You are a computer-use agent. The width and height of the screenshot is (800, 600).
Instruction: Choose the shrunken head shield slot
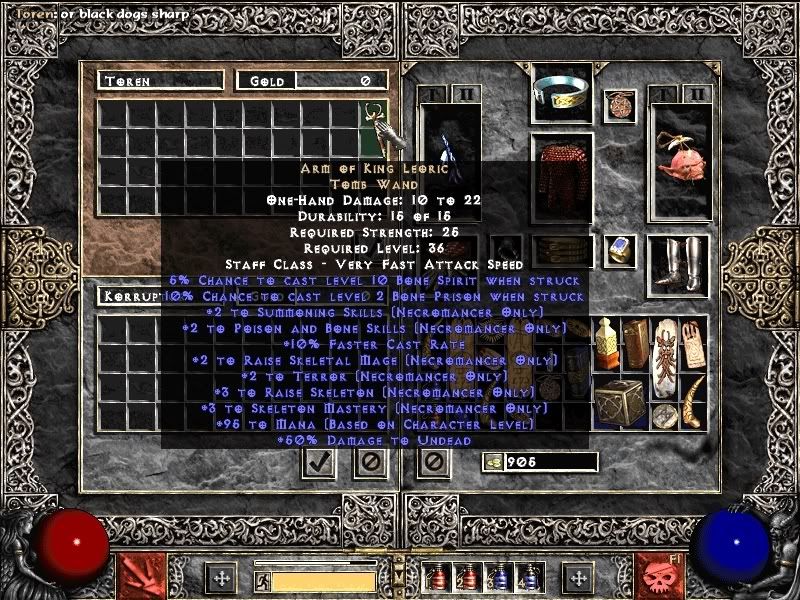coord(679,160)
